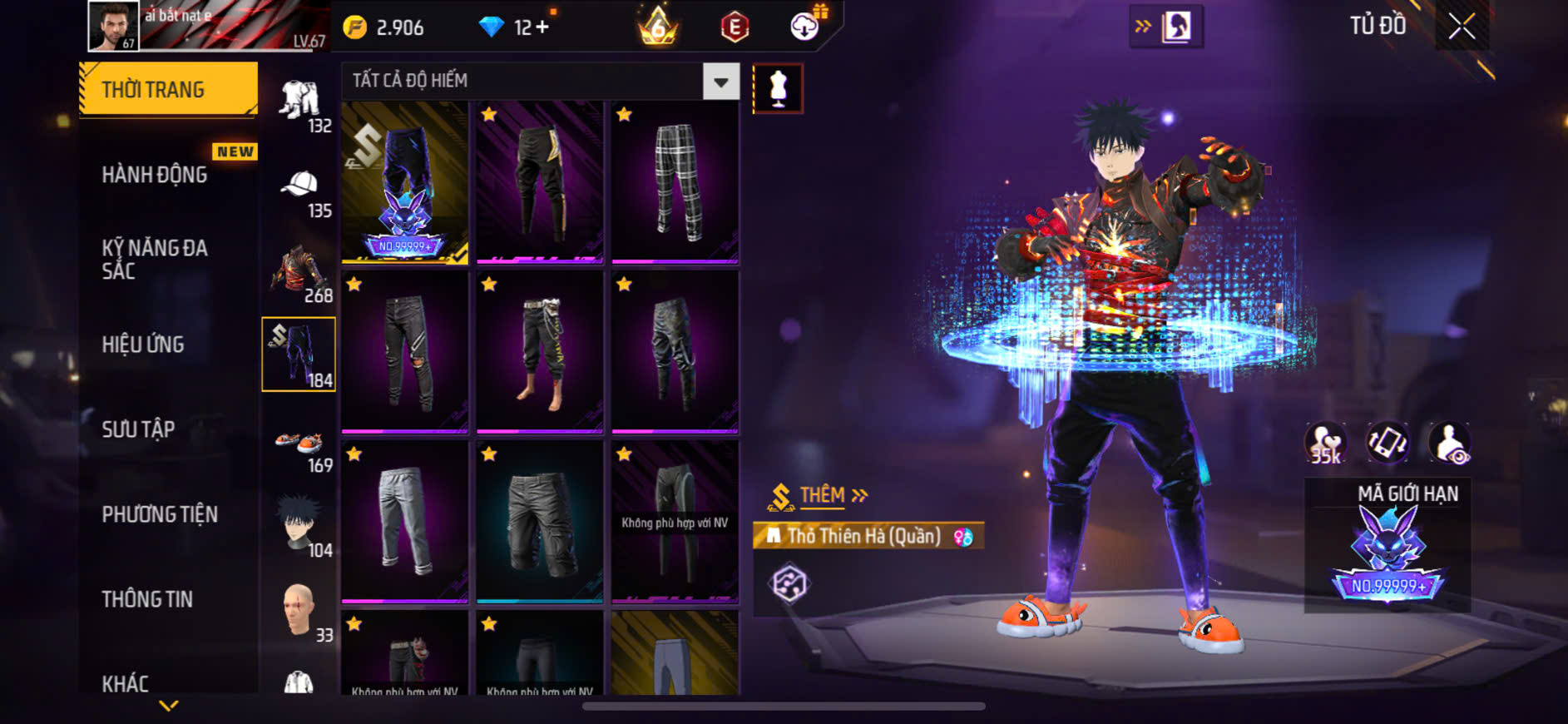Equip the light gray sweatpants
Image resolution: width=1568 pixels, height=724 pixels.
[x=405, y=522]
